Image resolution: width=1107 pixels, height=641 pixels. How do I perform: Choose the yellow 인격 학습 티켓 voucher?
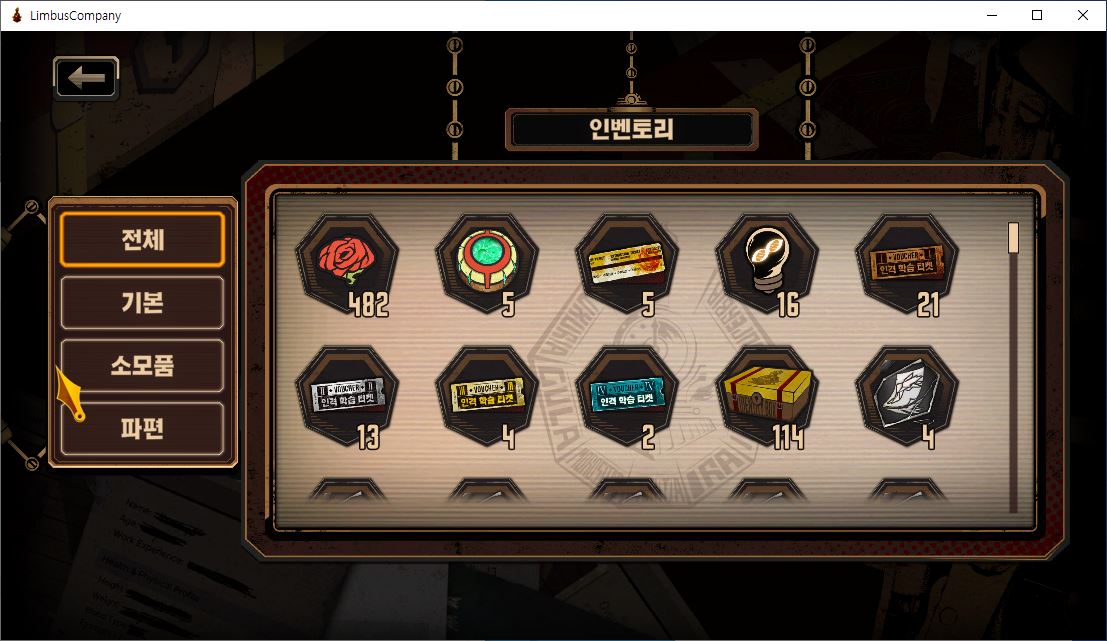click(x=486, y=397)
